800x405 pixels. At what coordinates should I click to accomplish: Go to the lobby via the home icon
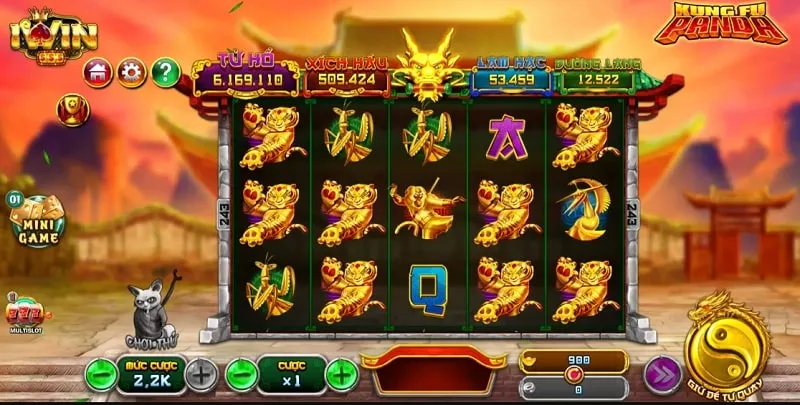point(98,72)
